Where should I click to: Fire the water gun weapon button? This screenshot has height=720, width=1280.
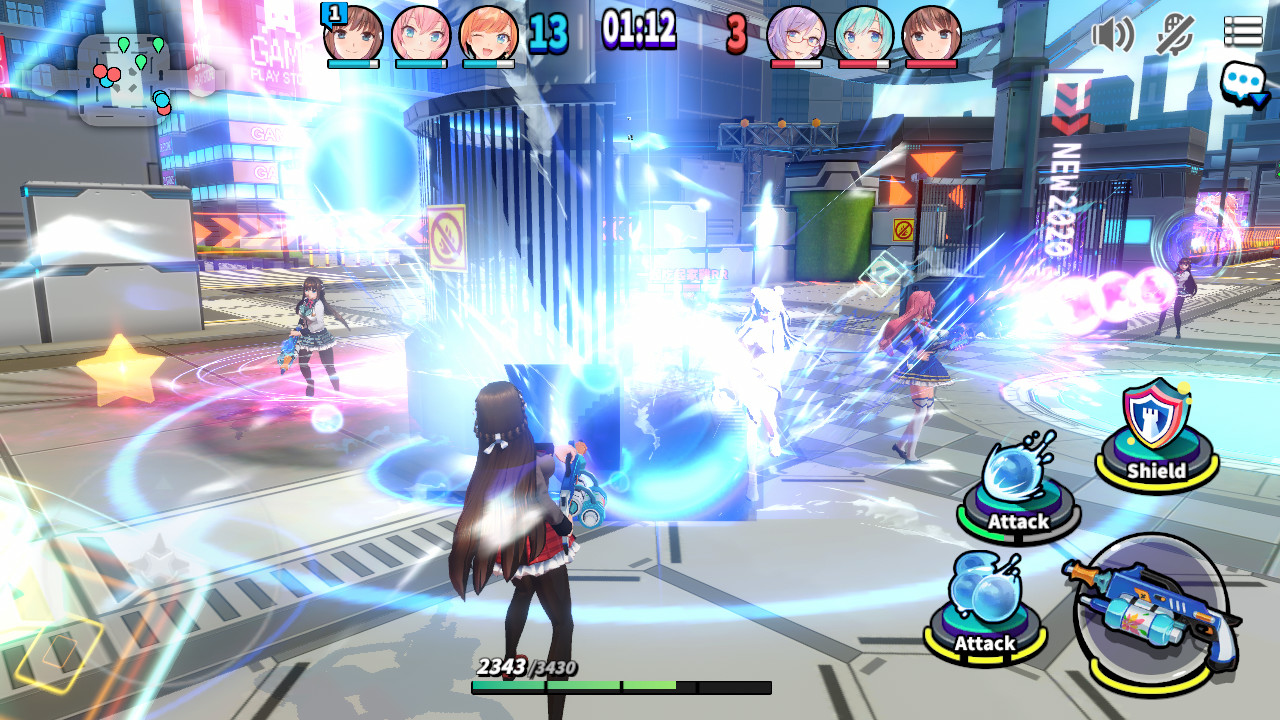pyautogui.click(x=1151, y=613)
